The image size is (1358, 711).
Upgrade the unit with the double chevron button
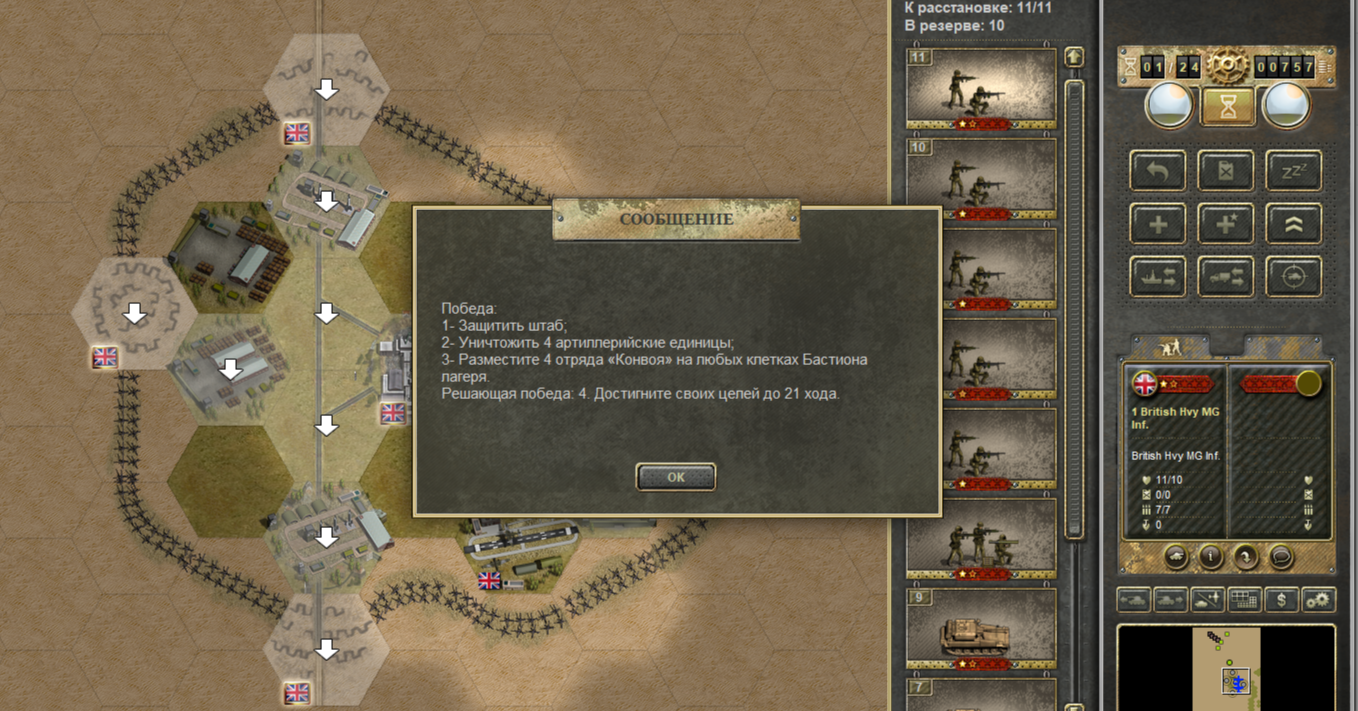click(1293, 224)
